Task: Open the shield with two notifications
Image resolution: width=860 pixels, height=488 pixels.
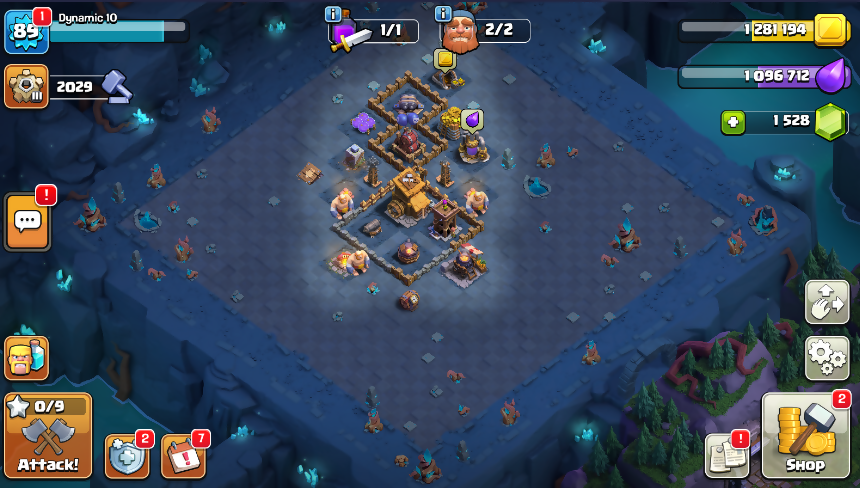Action: coord(127,456)
